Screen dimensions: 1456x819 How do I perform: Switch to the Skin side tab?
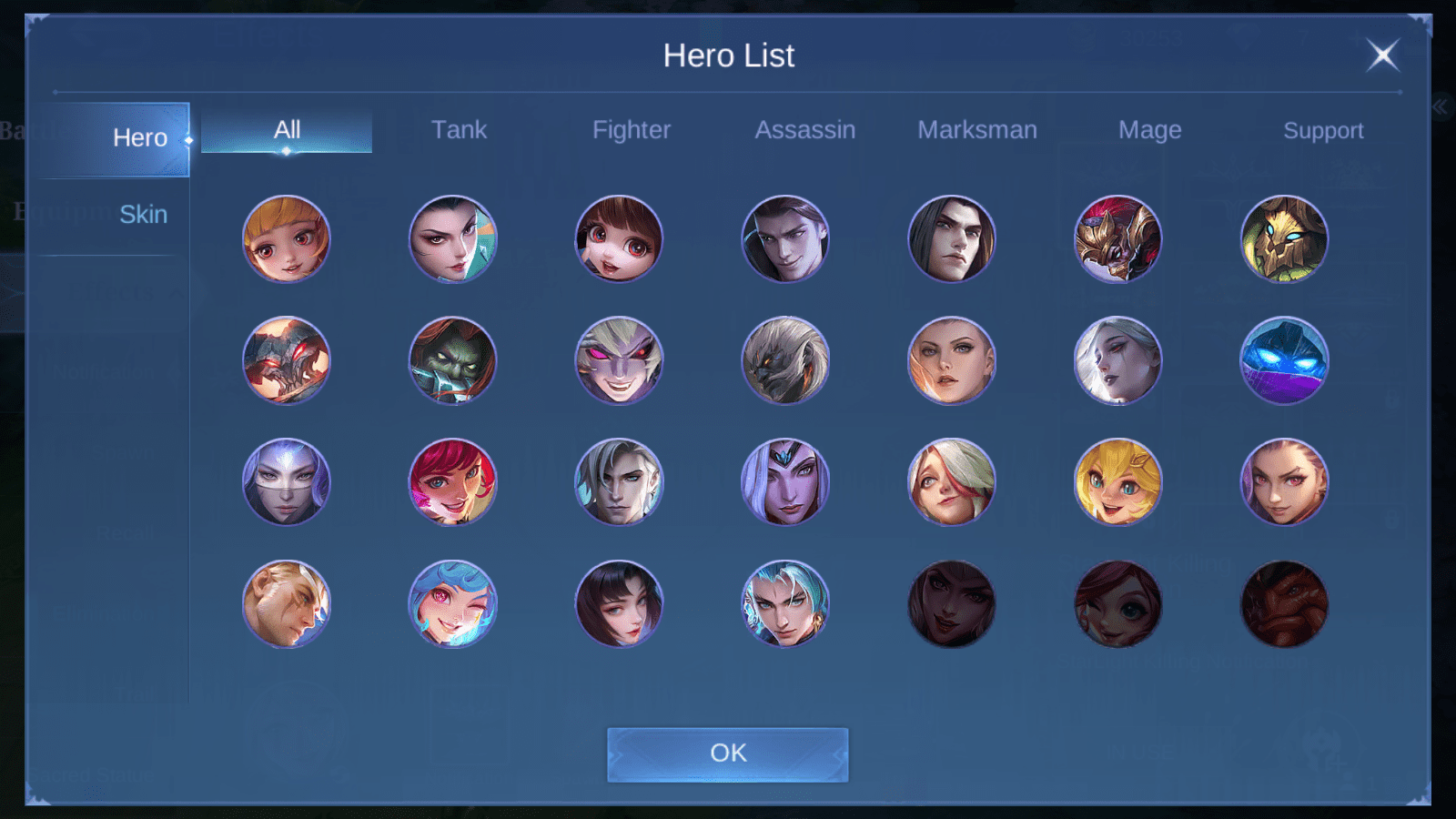coord(143,215)
